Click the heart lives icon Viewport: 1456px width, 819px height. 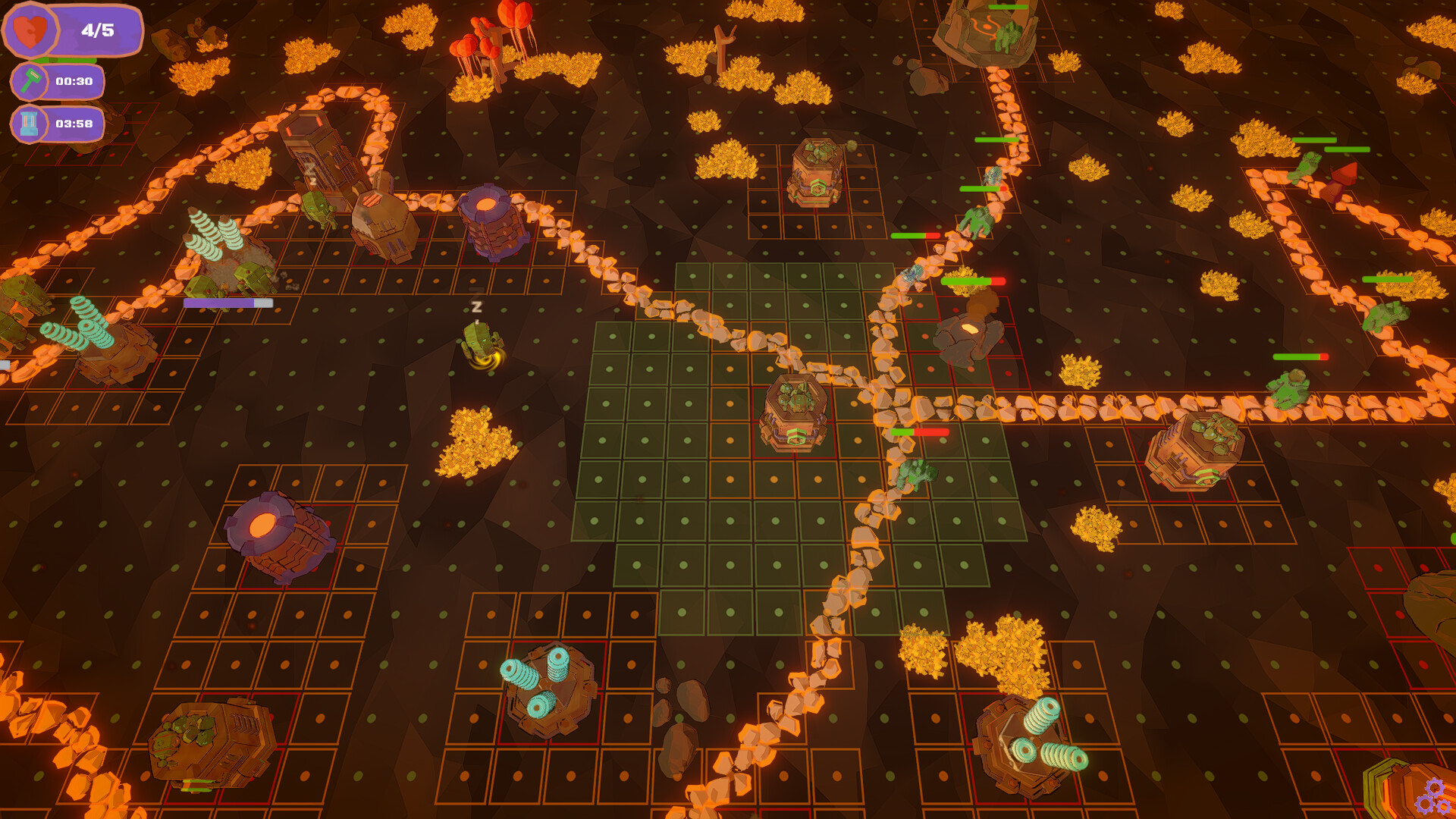pos(32,29)
